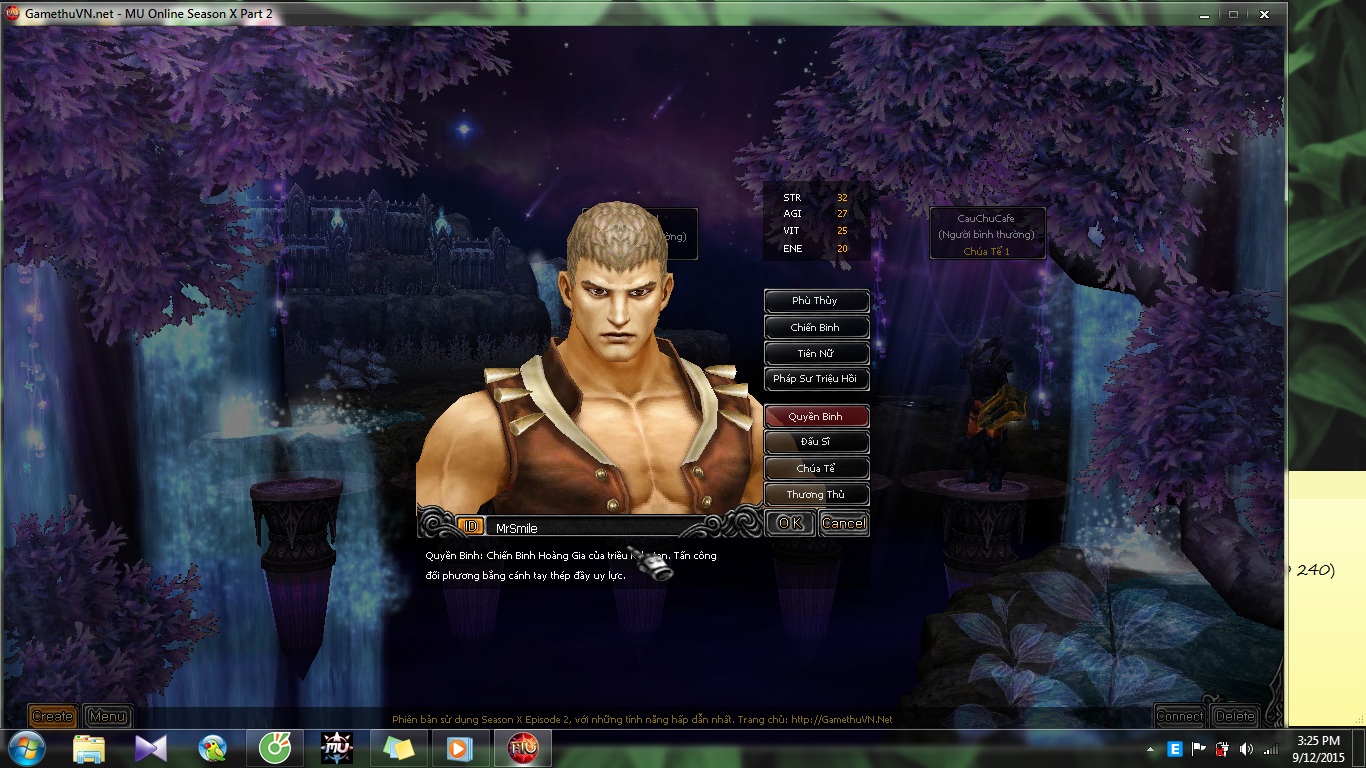Cancel the character creation dialog
The height and width of the screenshot is (768, 1366).
[844, 523]
